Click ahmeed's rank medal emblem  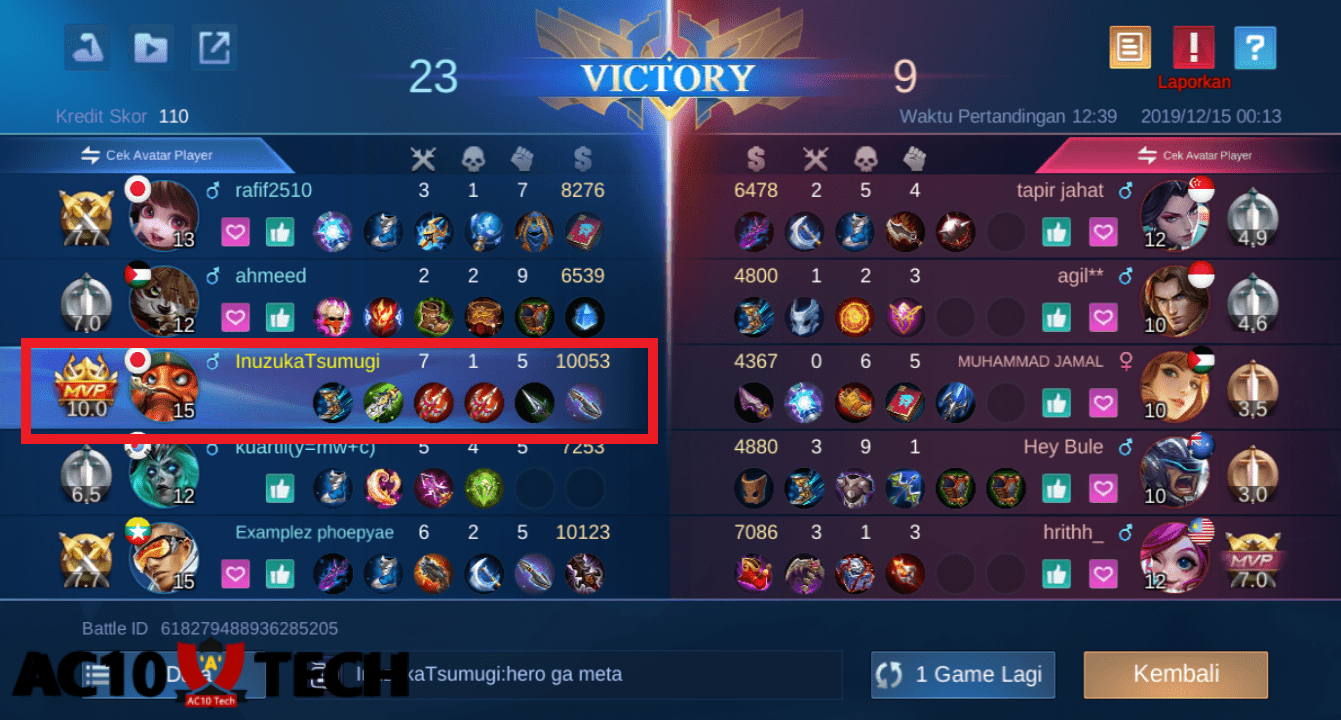85,301
